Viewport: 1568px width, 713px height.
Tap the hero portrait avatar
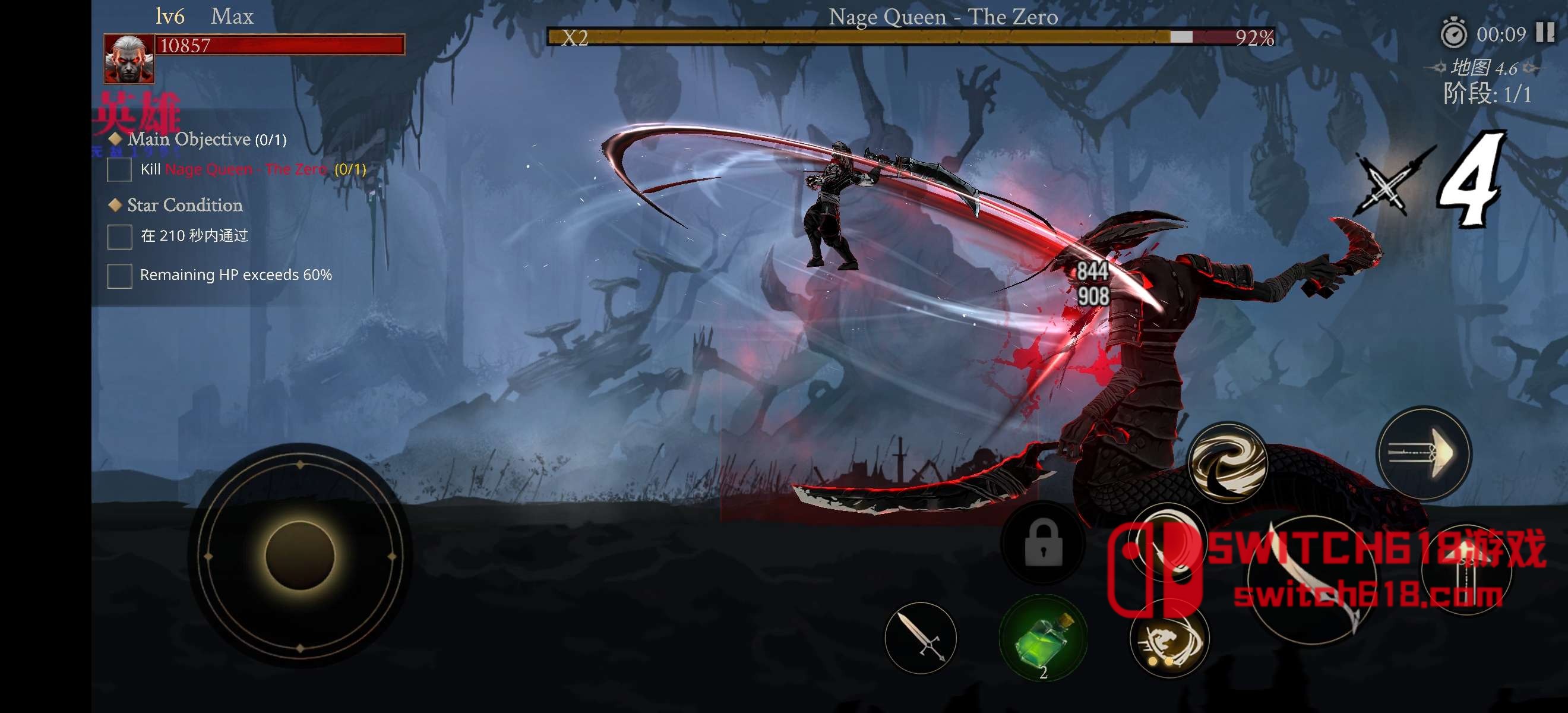point(128,58)
